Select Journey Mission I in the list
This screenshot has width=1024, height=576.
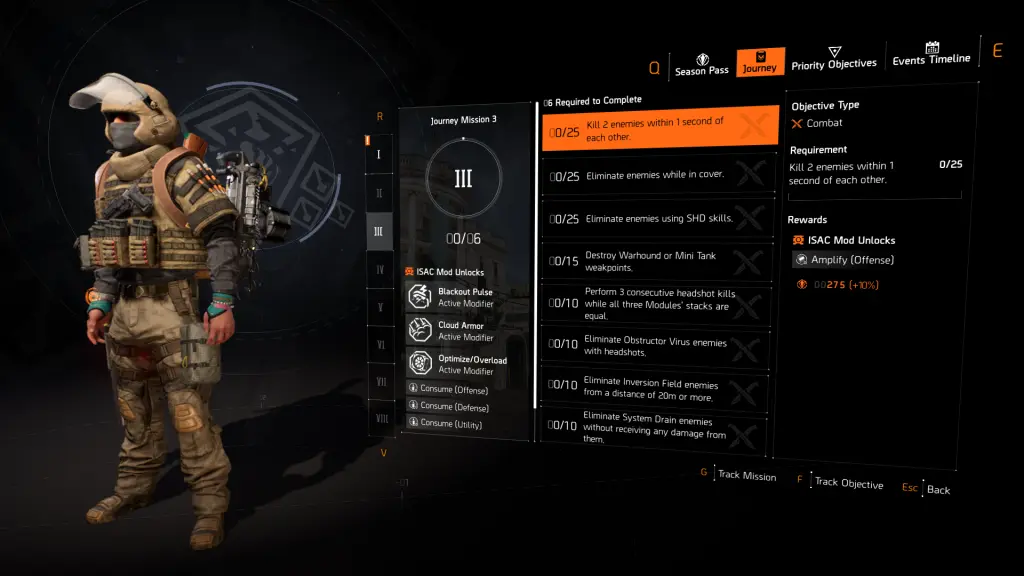click(x=379, y=155)
